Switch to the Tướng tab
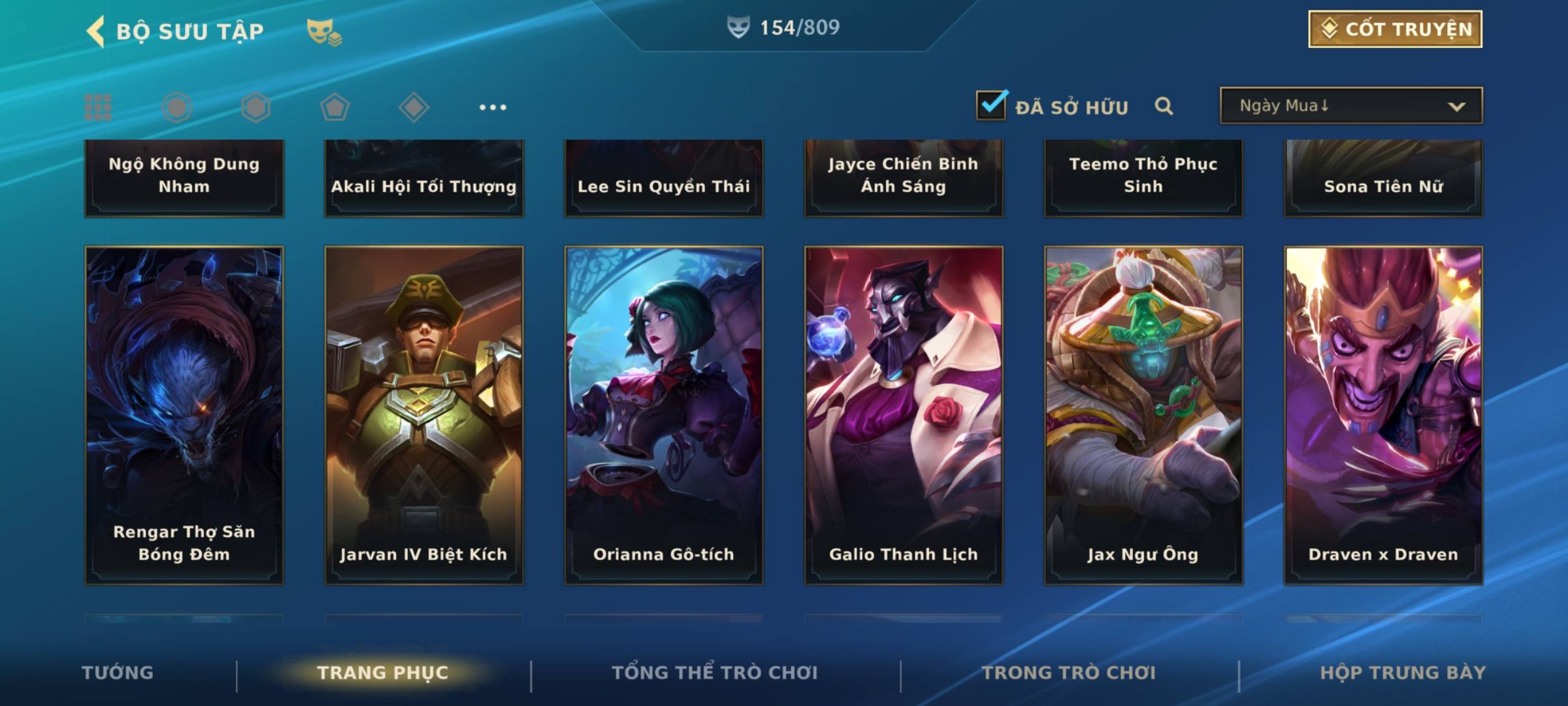The width and height of the screenshot is (1568, 706). click(118, 673)
